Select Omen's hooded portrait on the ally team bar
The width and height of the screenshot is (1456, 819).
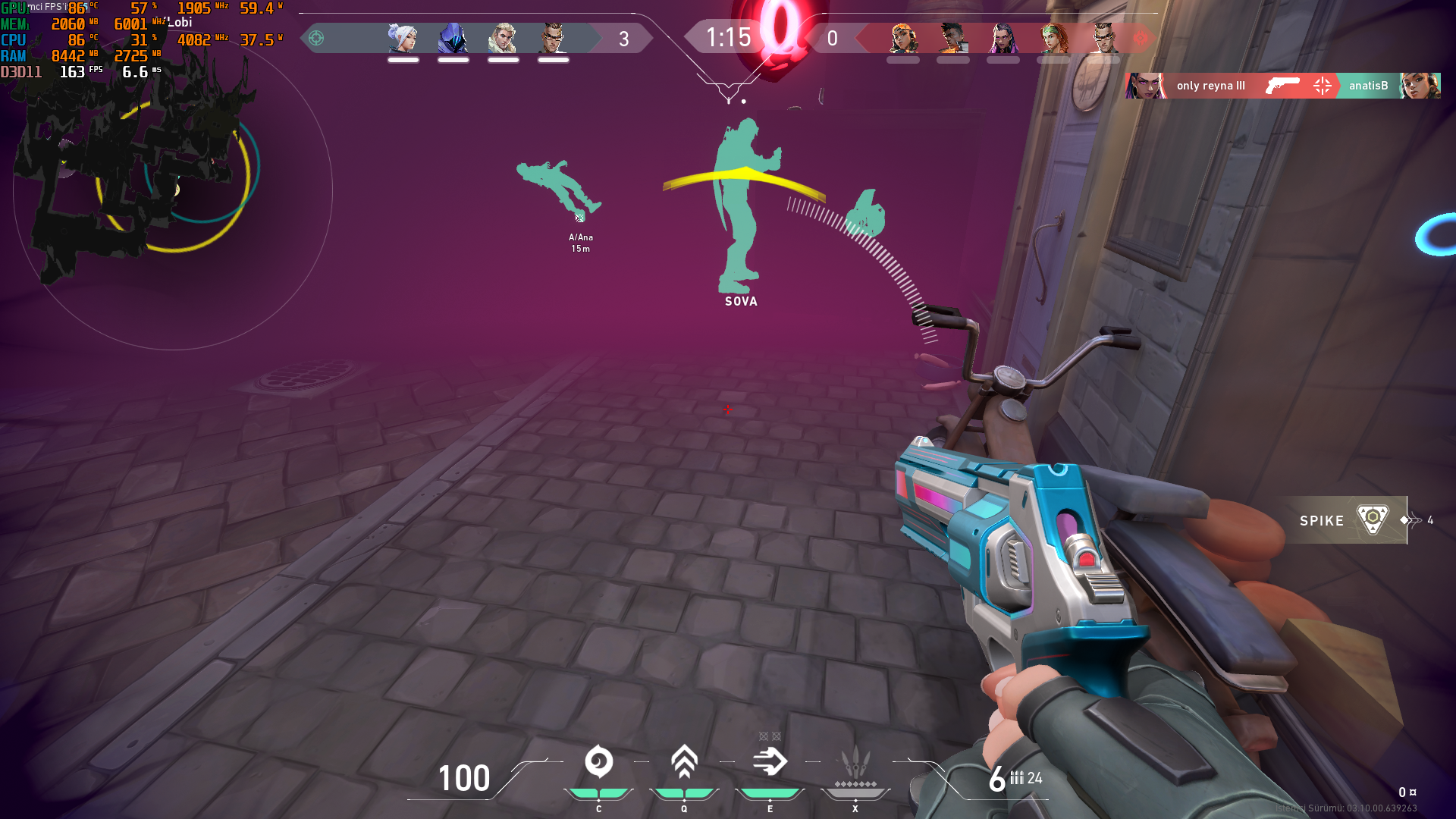point(453,38)
